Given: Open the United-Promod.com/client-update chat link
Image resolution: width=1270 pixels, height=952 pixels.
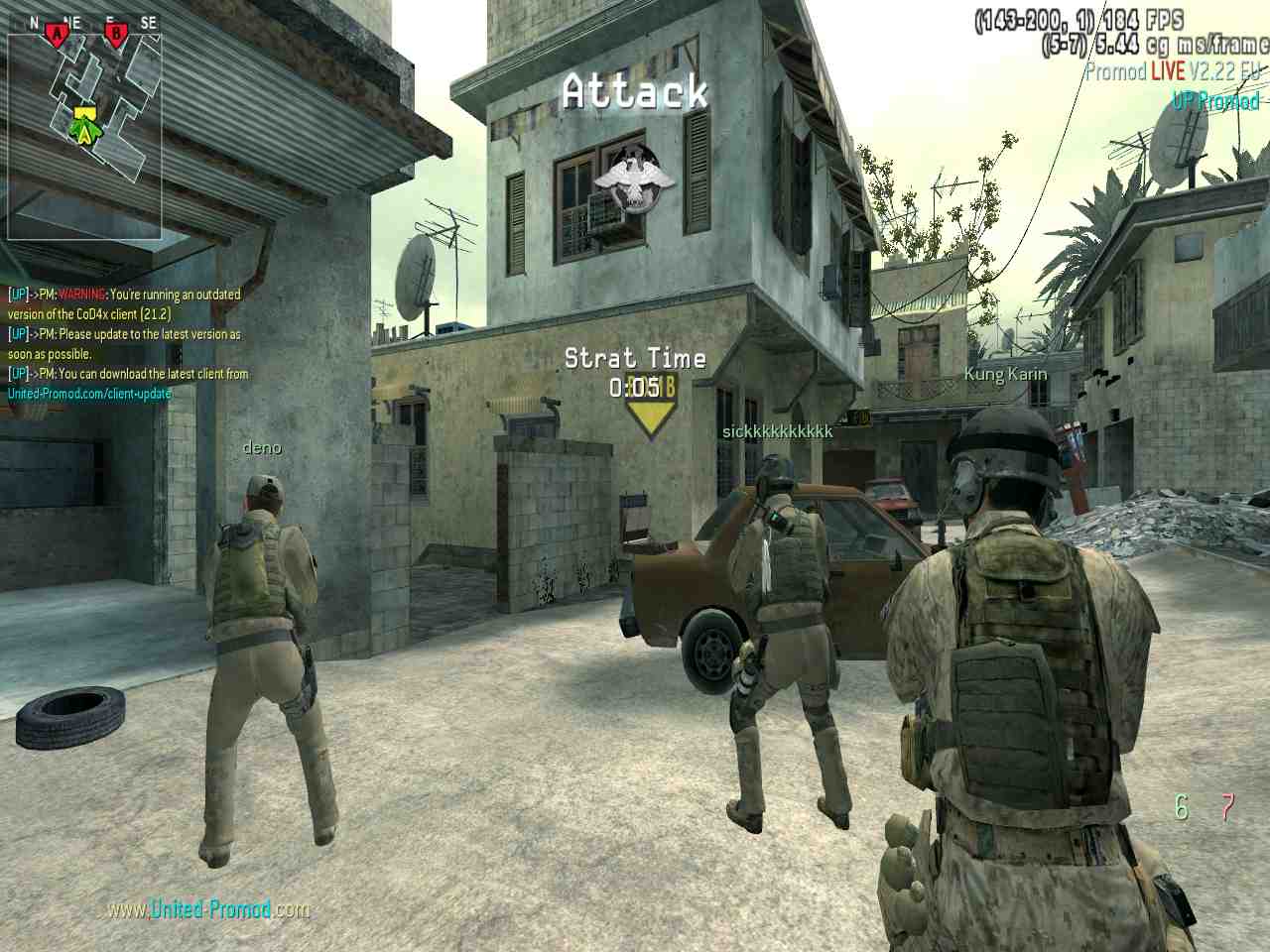Looking at the screenshot, I should [89, 394].
